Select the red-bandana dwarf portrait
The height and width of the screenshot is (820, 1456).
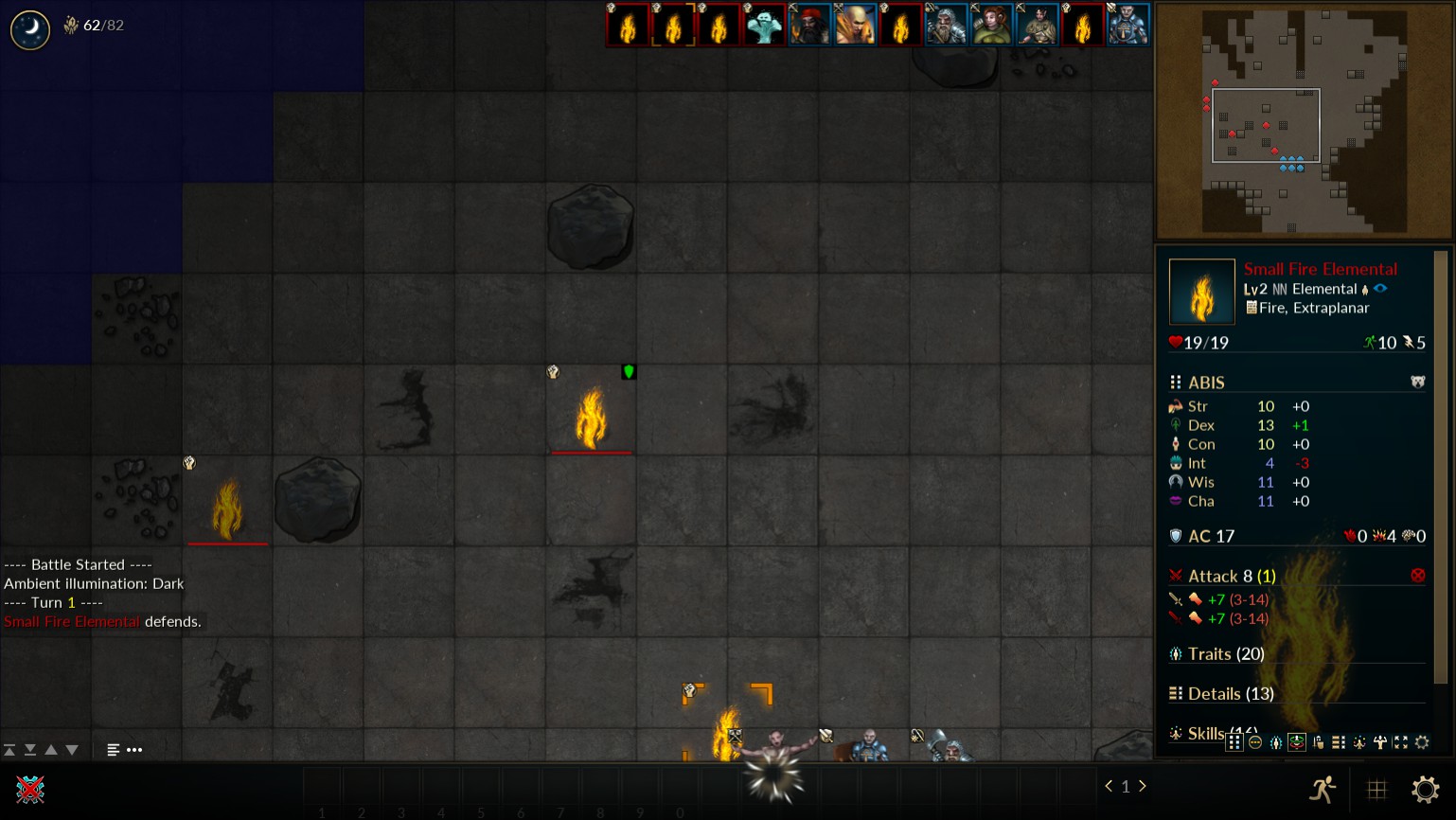809,25
